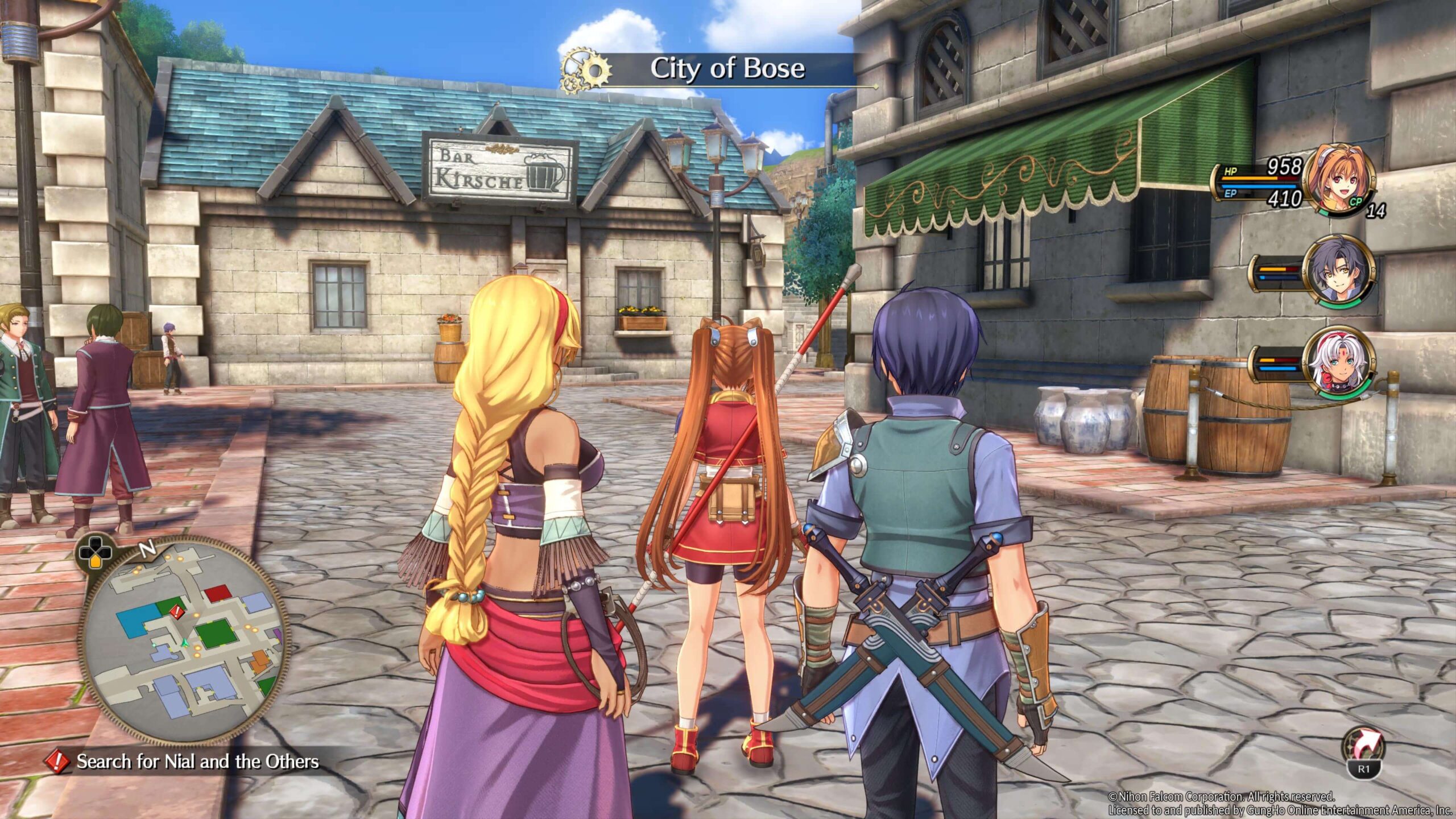The image size is (1456, 819).
Task: Click the green player arrow on the minimap
Action: click(x=185, y=643)
